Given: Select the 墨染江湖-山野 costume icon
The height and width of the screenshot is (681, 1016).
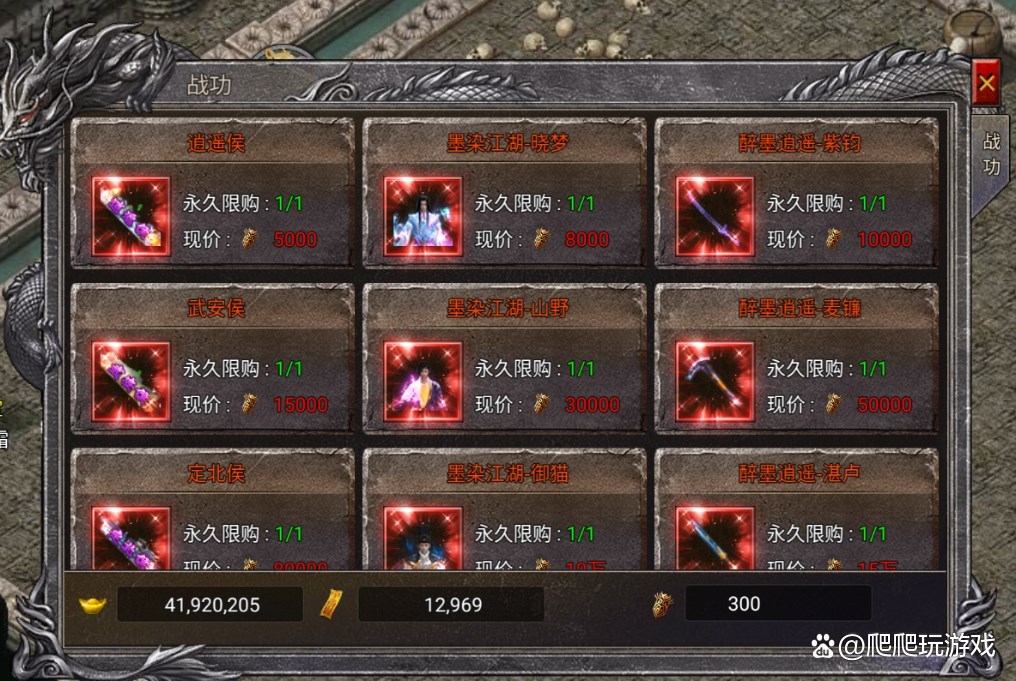Looking at the screenshot, I should (423, 381).
